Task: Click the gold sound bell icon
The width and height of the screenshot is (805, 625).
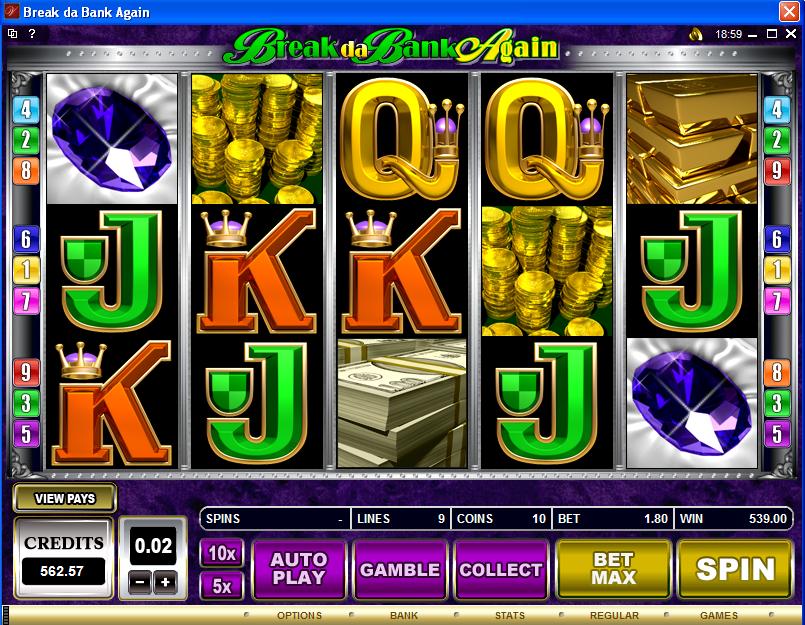Action: click(x=696, y=34)
